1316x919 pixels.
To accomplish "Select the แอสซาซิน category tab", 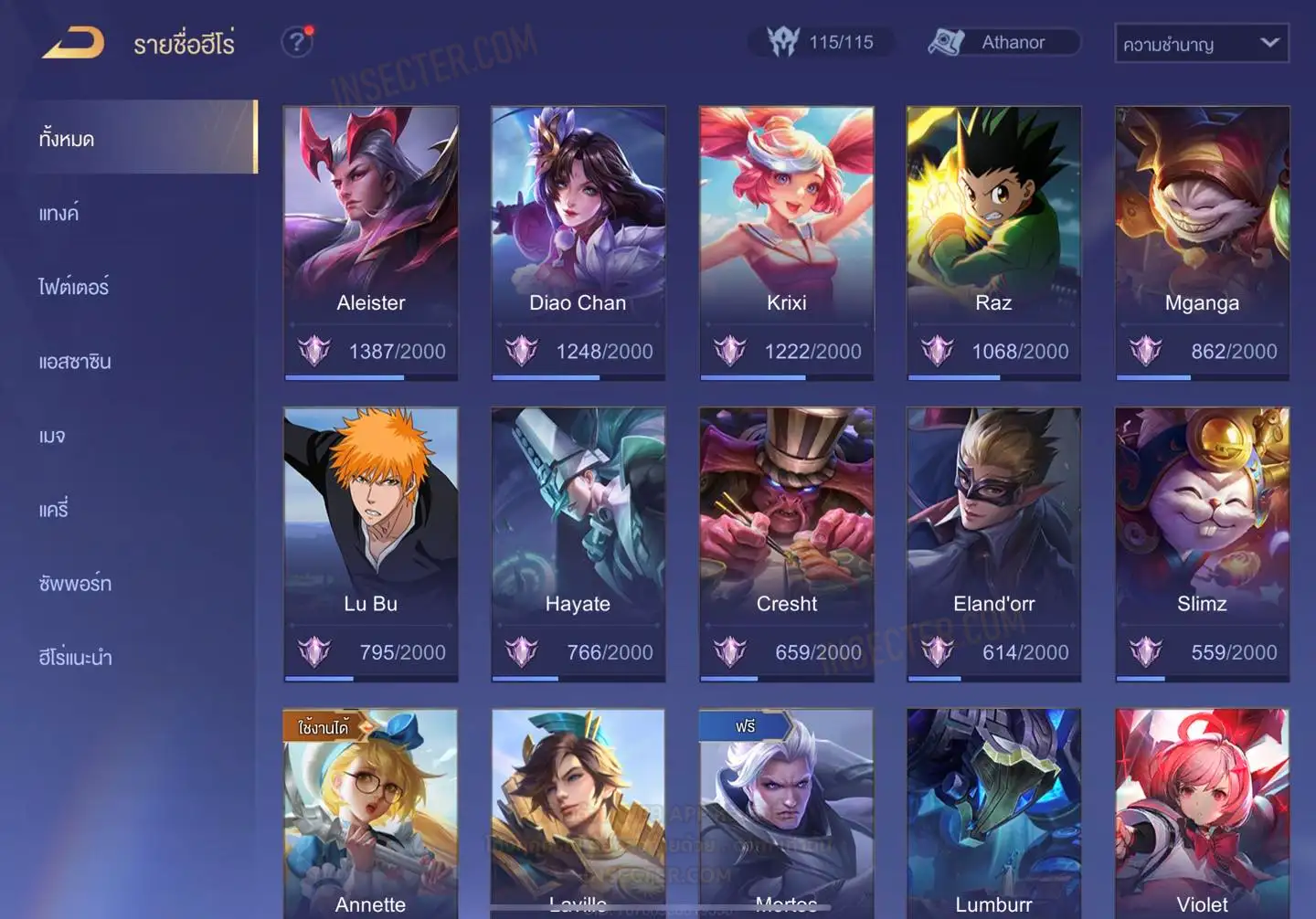I will 75,362.
